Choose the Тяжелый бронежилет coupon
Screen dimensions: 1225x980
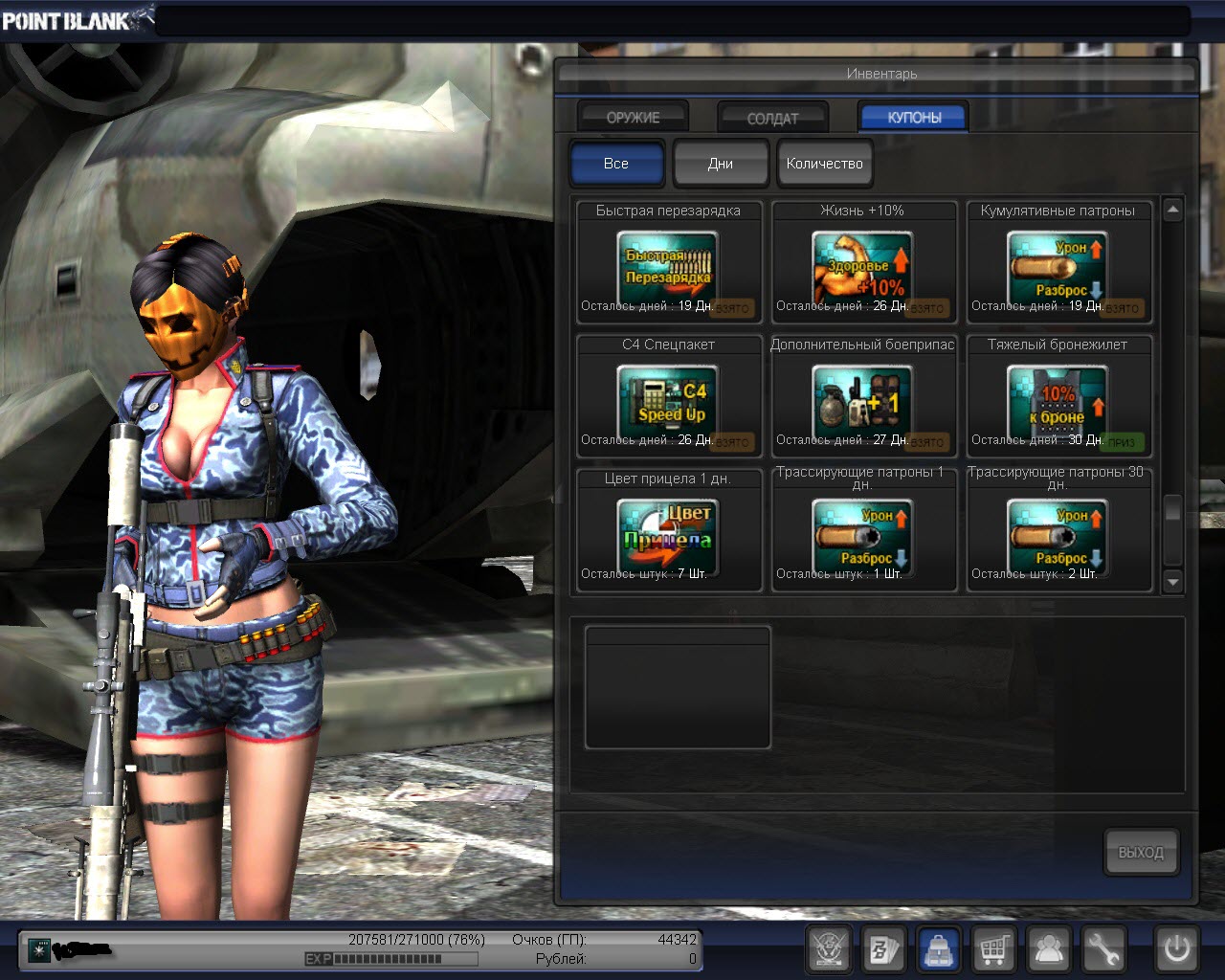[x=1058, y=398]
